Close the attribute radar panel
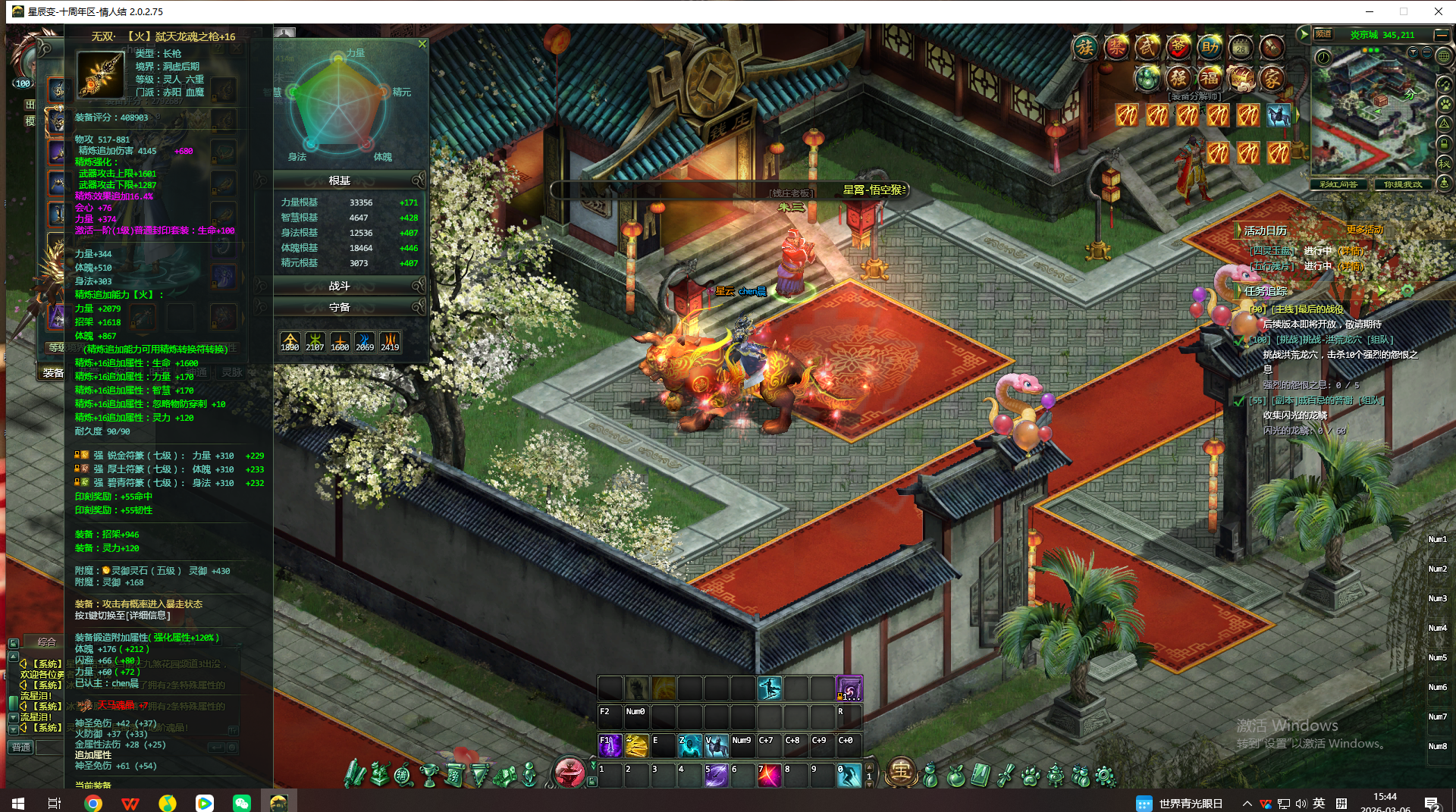Viewport: 1456px width, 812px height. pos(422,44)
